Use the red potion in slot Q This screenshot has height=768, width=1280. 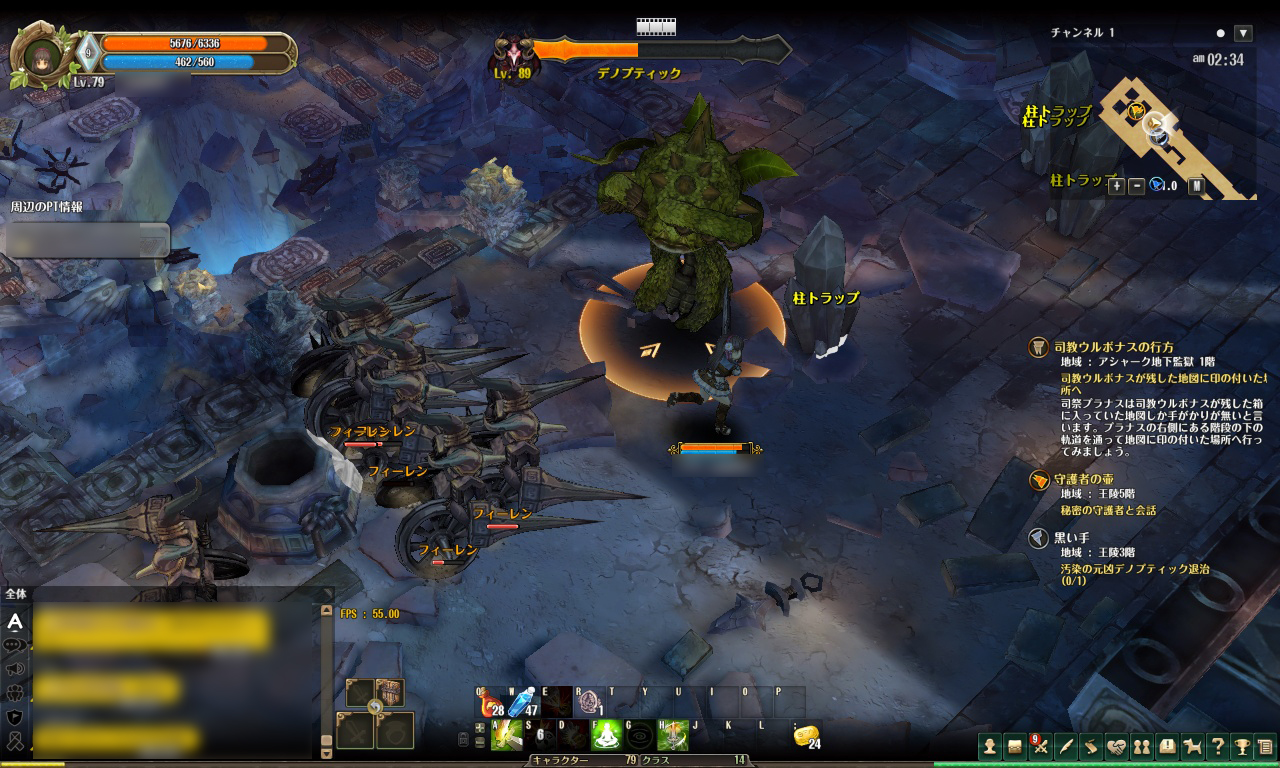pyautogui.click(x=490, y=703)
